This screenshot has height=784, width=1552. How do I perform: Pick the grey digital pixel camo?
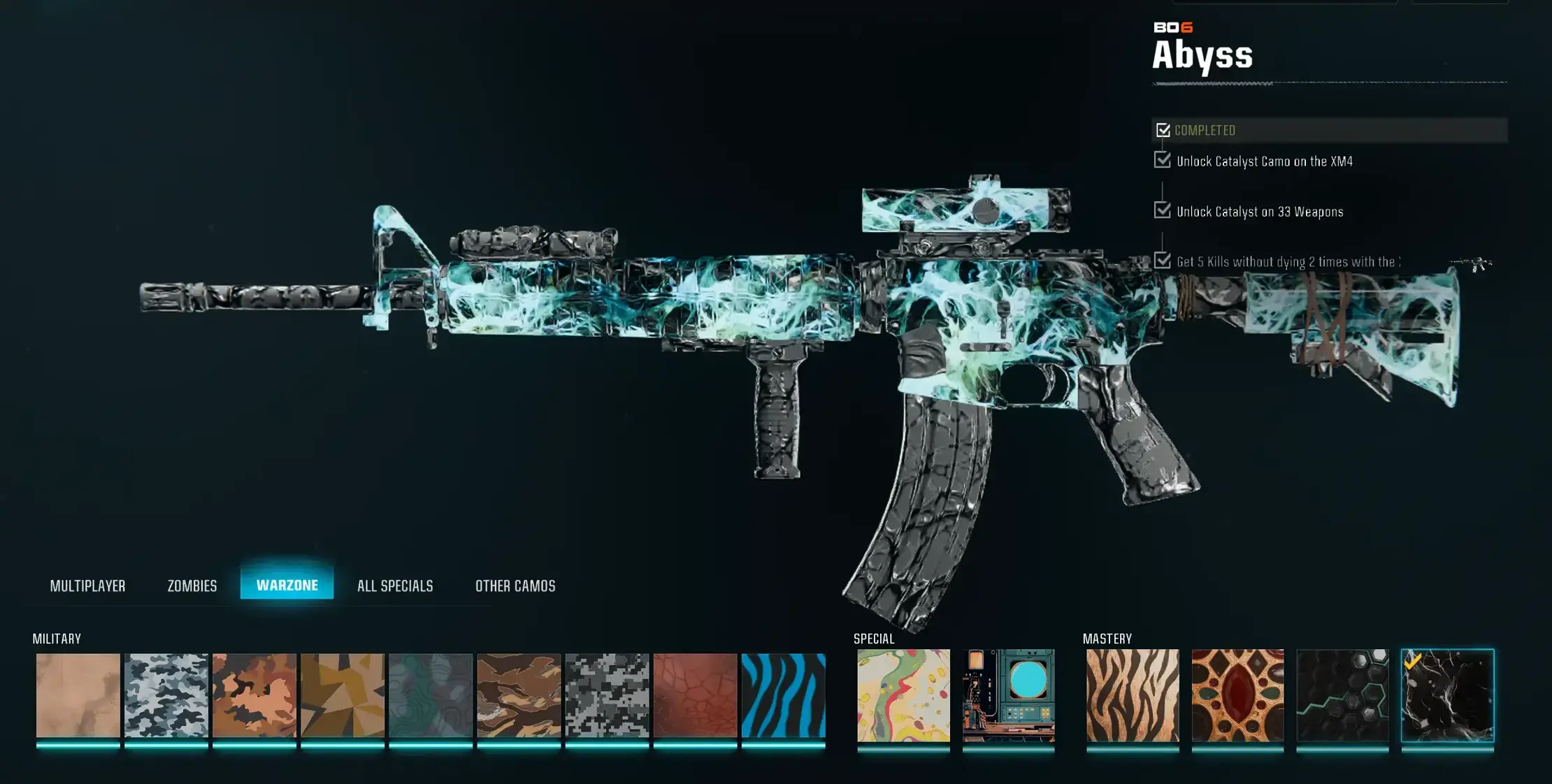[x=607, y=695]
